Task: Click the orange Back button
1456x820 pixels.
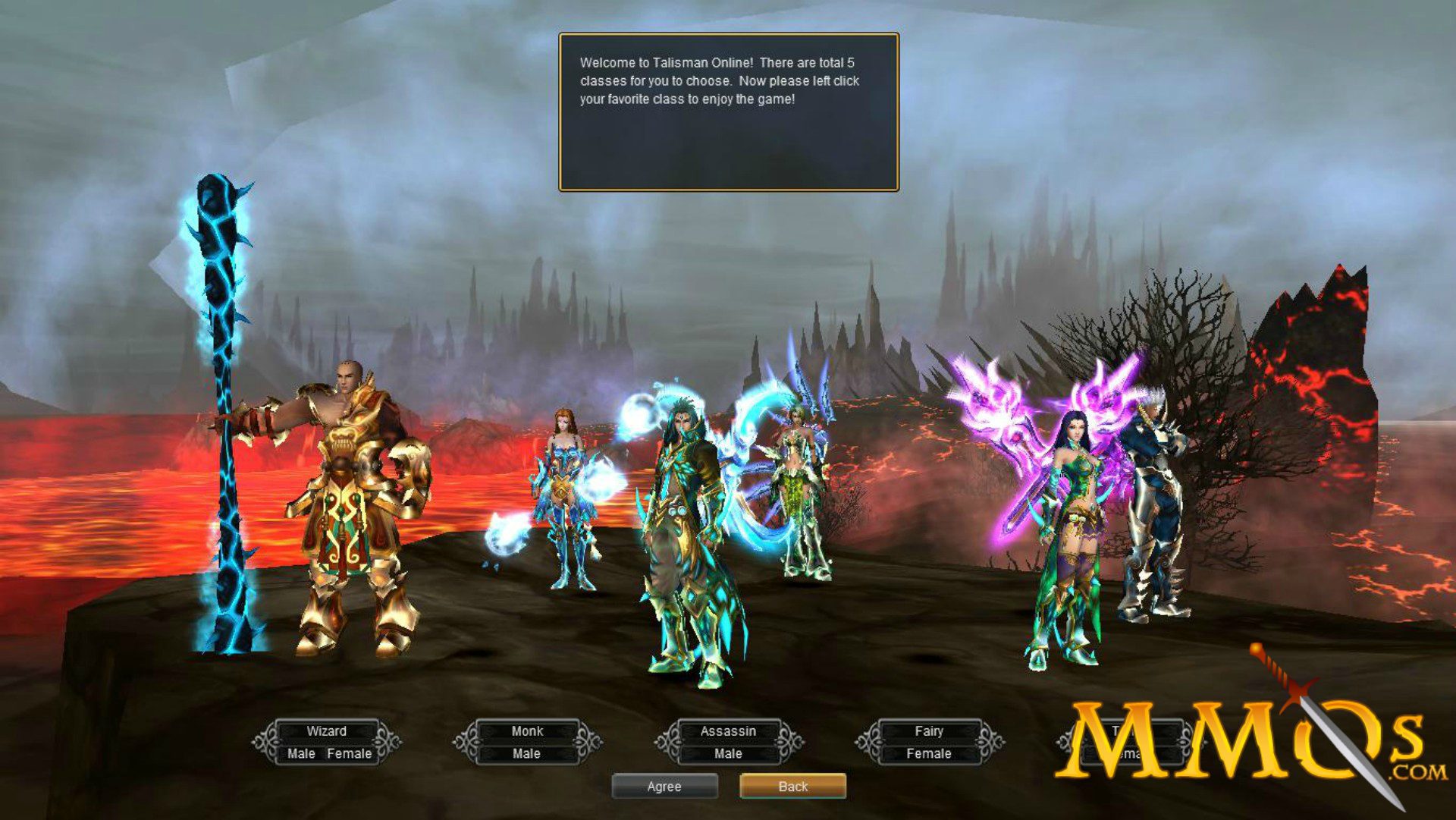Action: tap(792, 786)
